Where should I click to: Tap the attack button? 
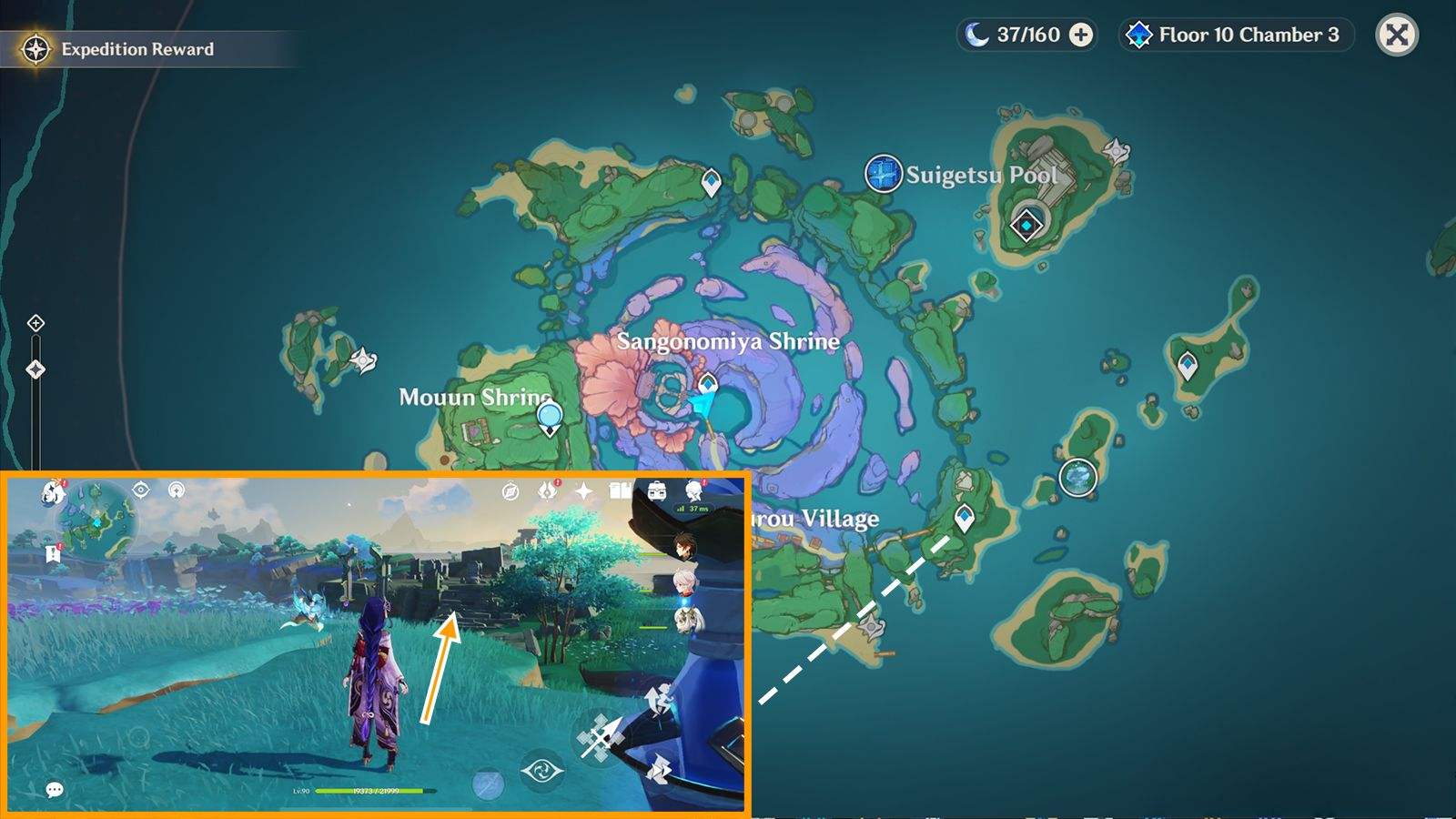tap(600, 737)
